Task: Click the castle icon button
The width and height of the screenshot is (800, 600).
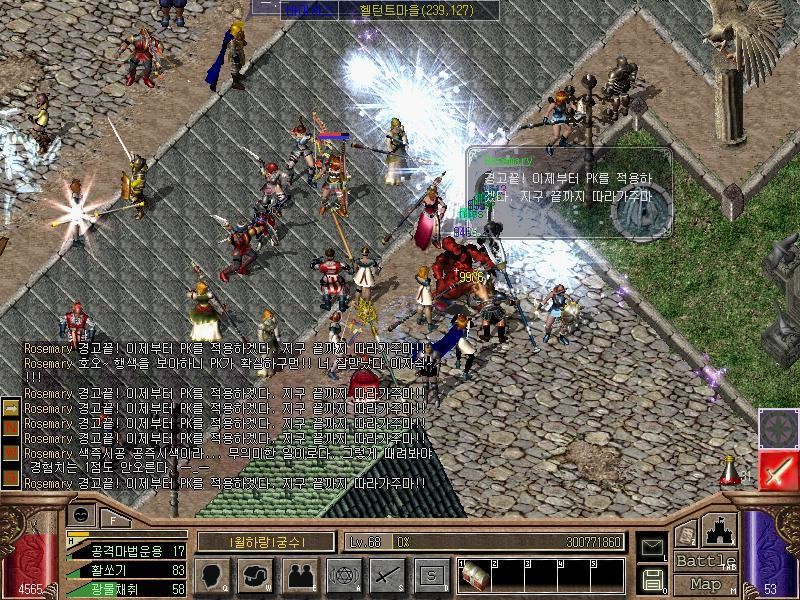Action: (x=720, y=530)
